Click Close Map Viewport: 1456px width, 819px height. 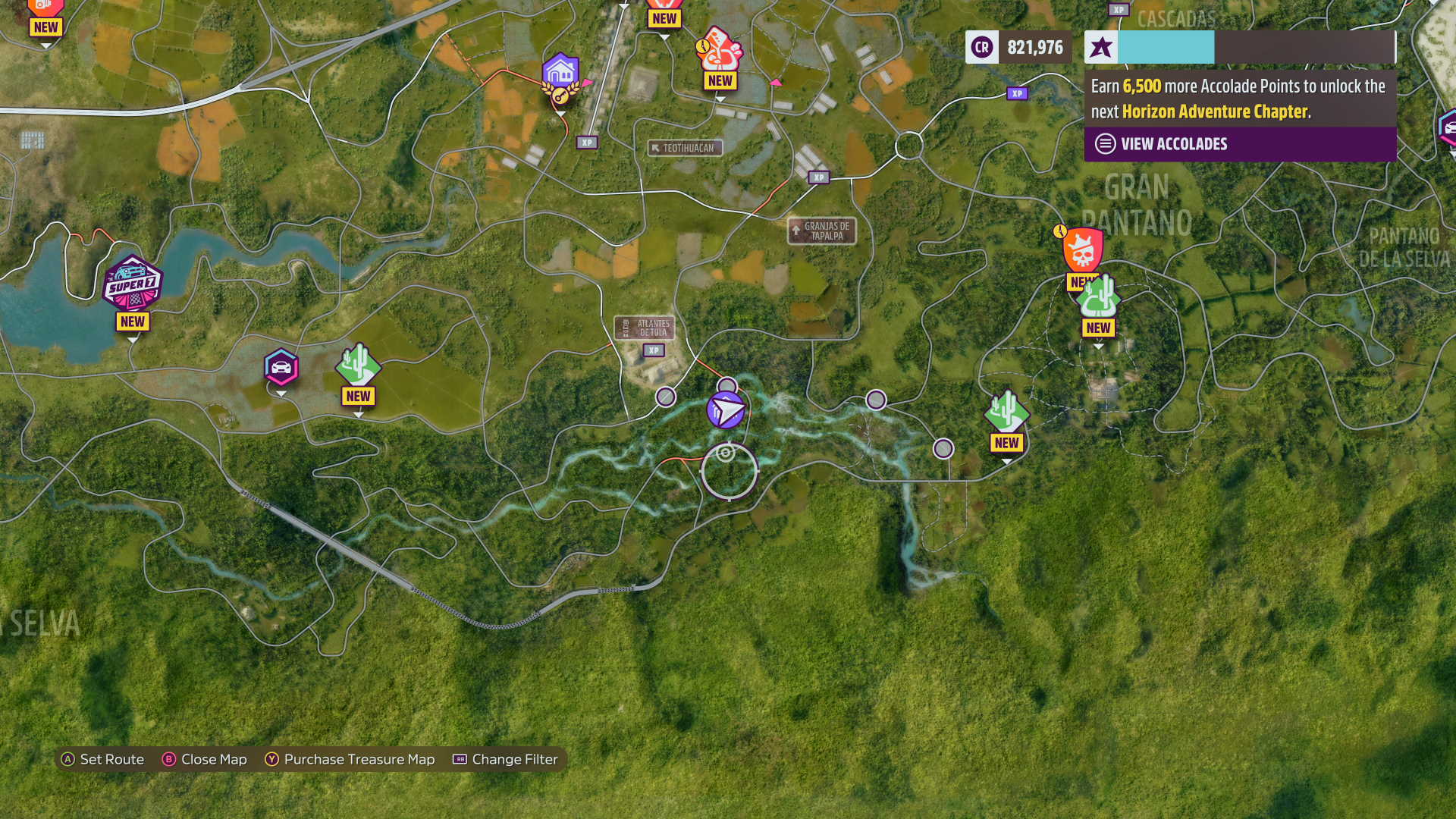point(205,759)
